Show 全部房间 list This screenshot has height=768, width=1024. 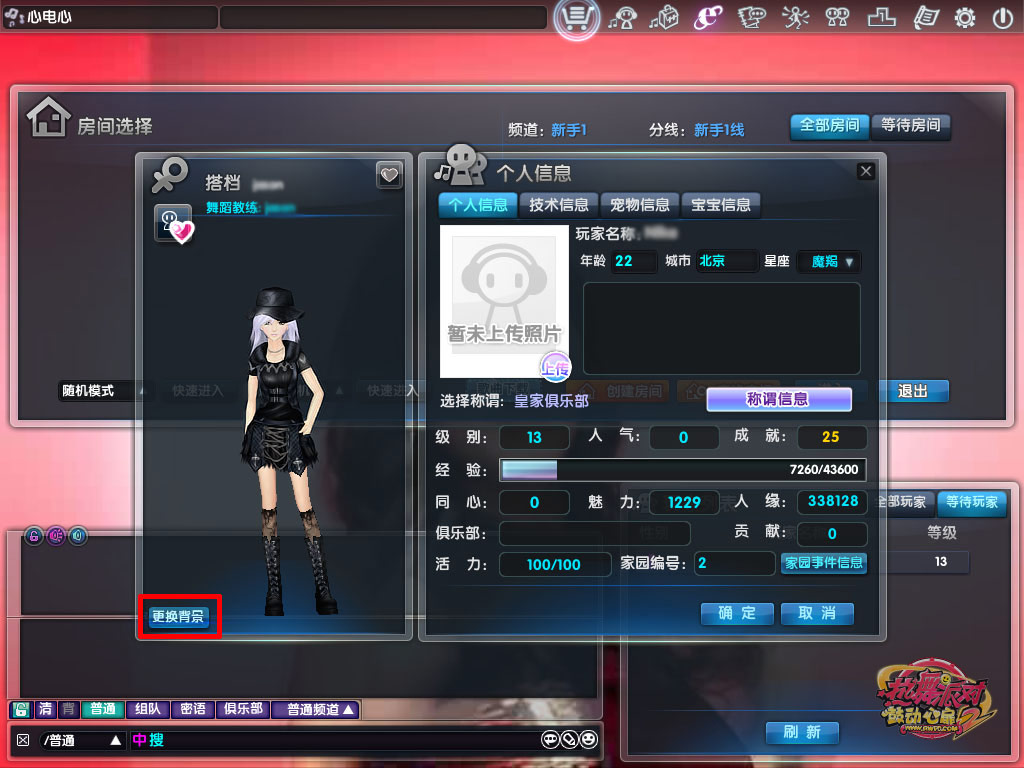point(829,126)
